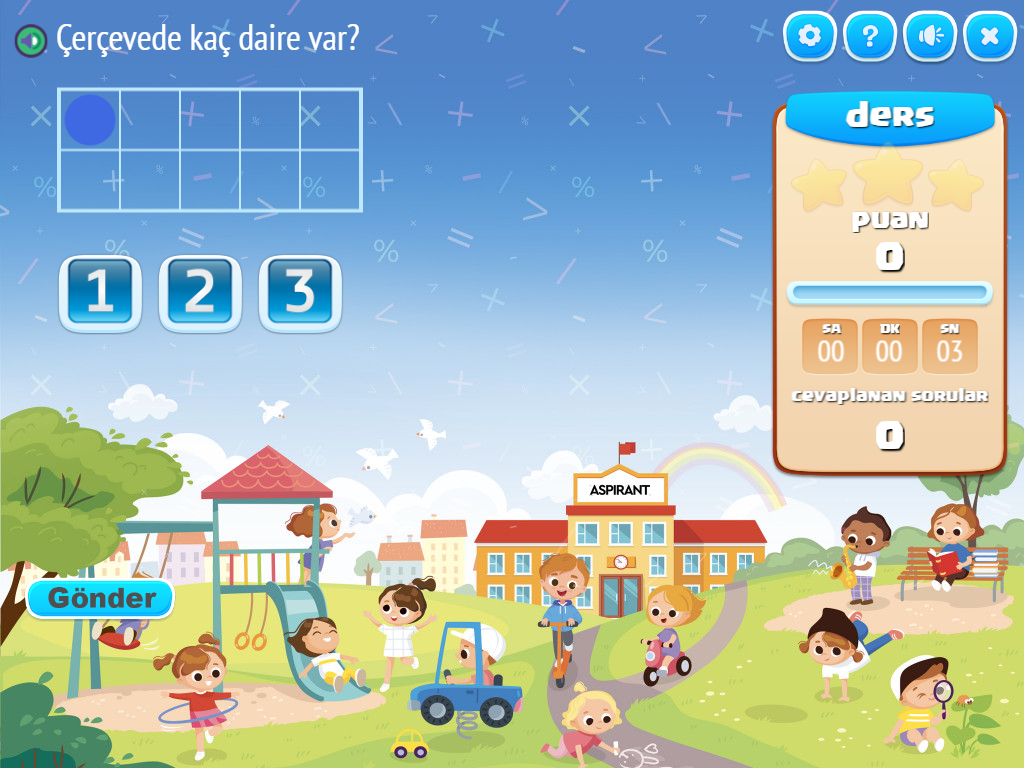This screenshot has height=768, width=1024.
Task: Choose answer number 1
Action: pos(100,292)
